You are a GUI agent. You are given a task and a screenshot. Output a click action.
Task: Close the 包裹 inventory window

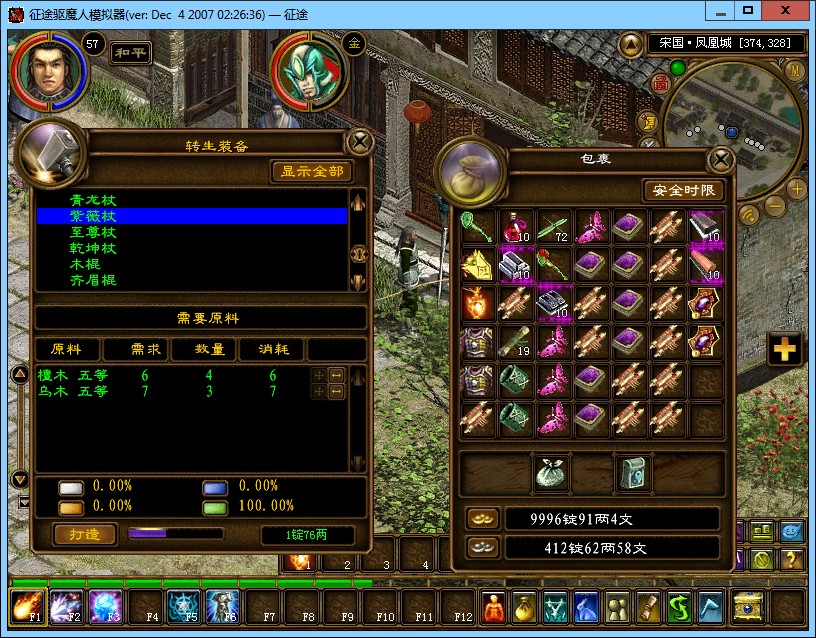[719, 160]
